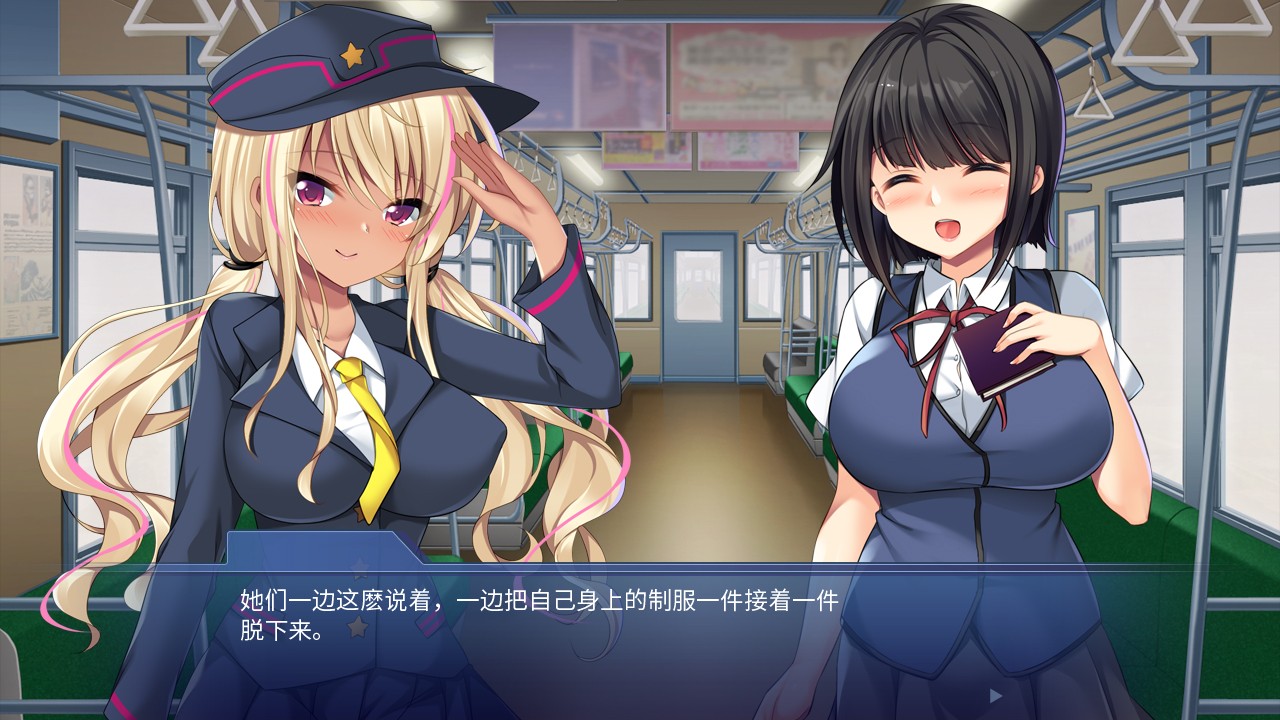Screen dimensions: 1280x720
Task: Click the small advance arrow indicator
Action: [995, 695]
